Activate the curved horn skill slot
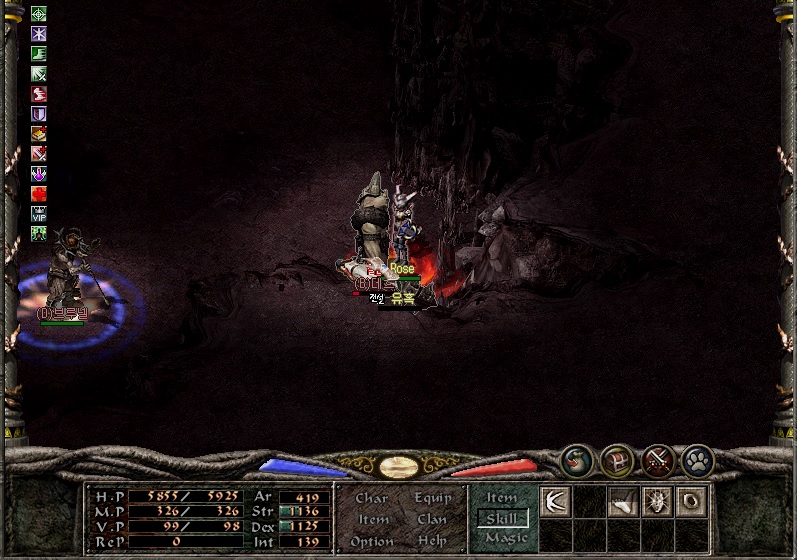 pos(622,502)
